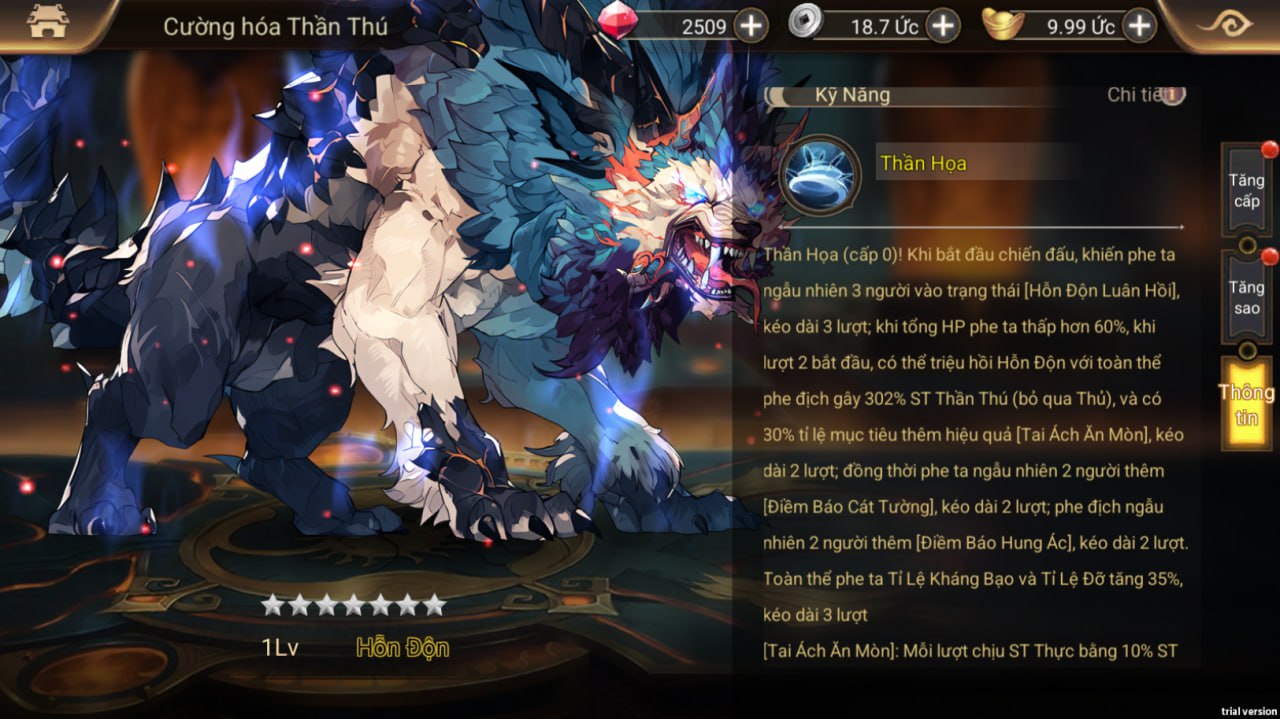1280x719 pixels.
Task: Select the Thần Họa skill icon
Action: tap(819, 175)
